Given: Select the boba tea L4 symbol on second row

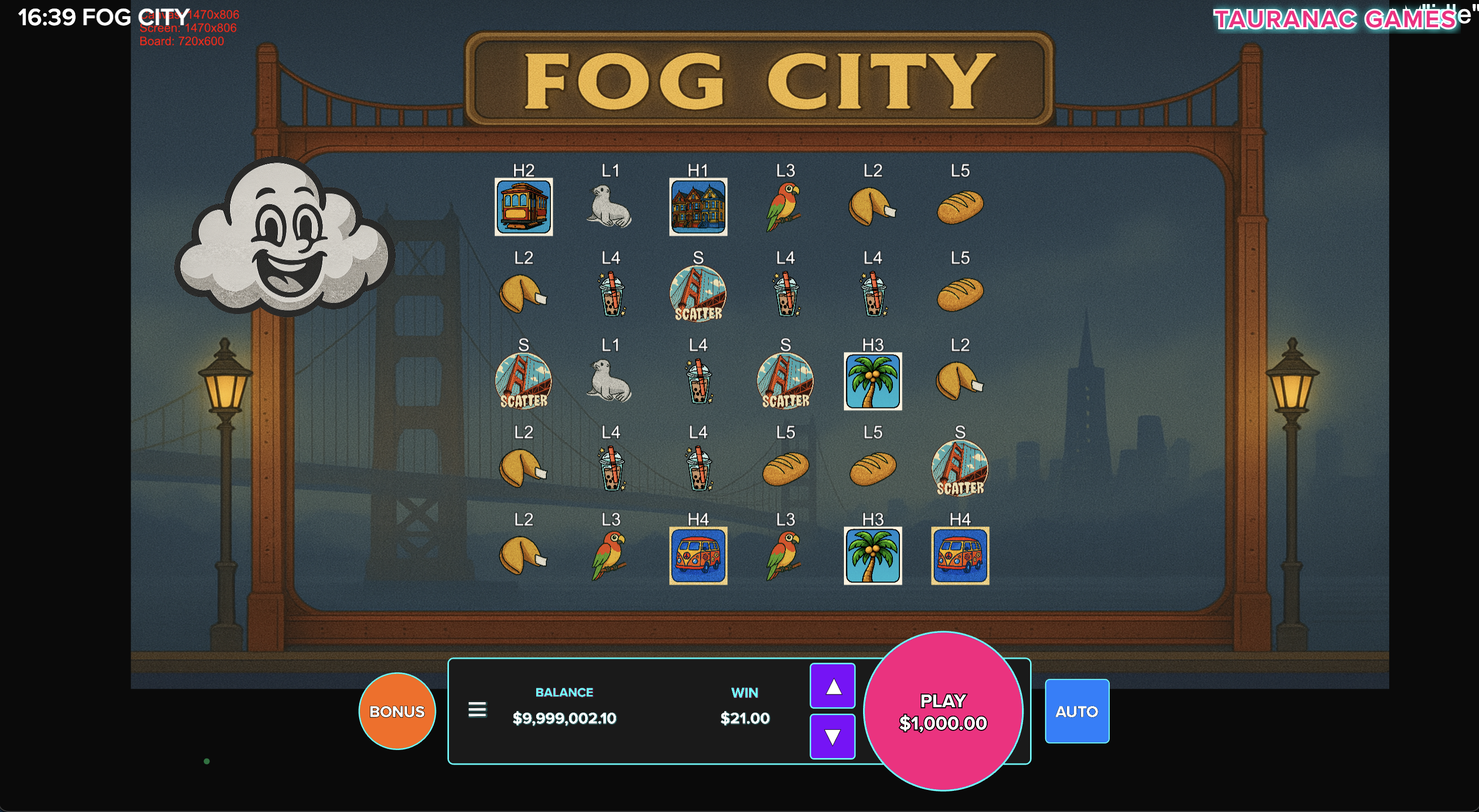Looking at the screenshot, I should coord(611,294).
